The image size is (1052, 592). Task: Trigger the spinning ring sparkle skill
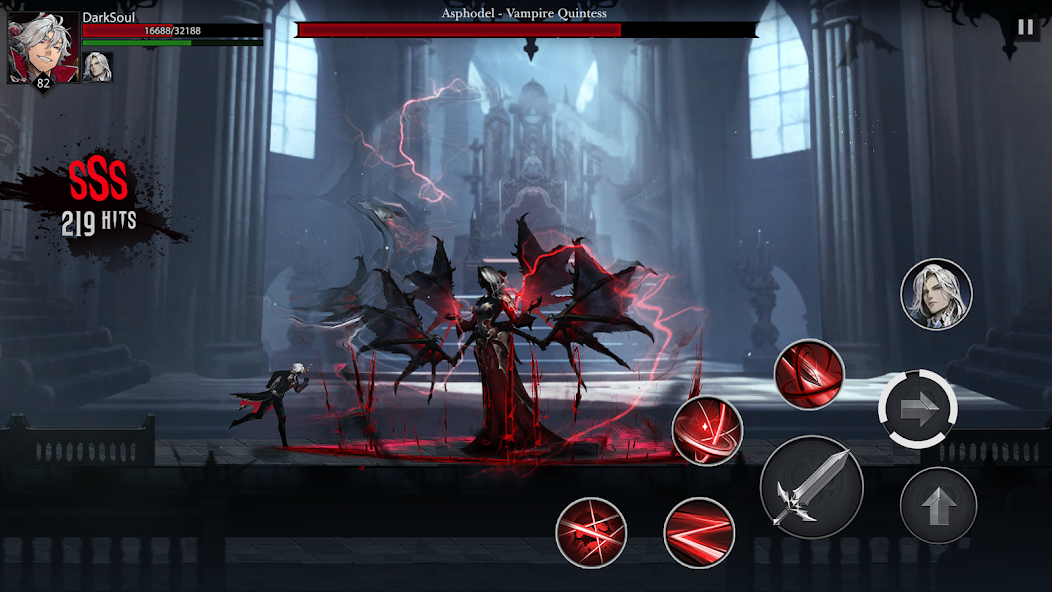coord(706,431)
